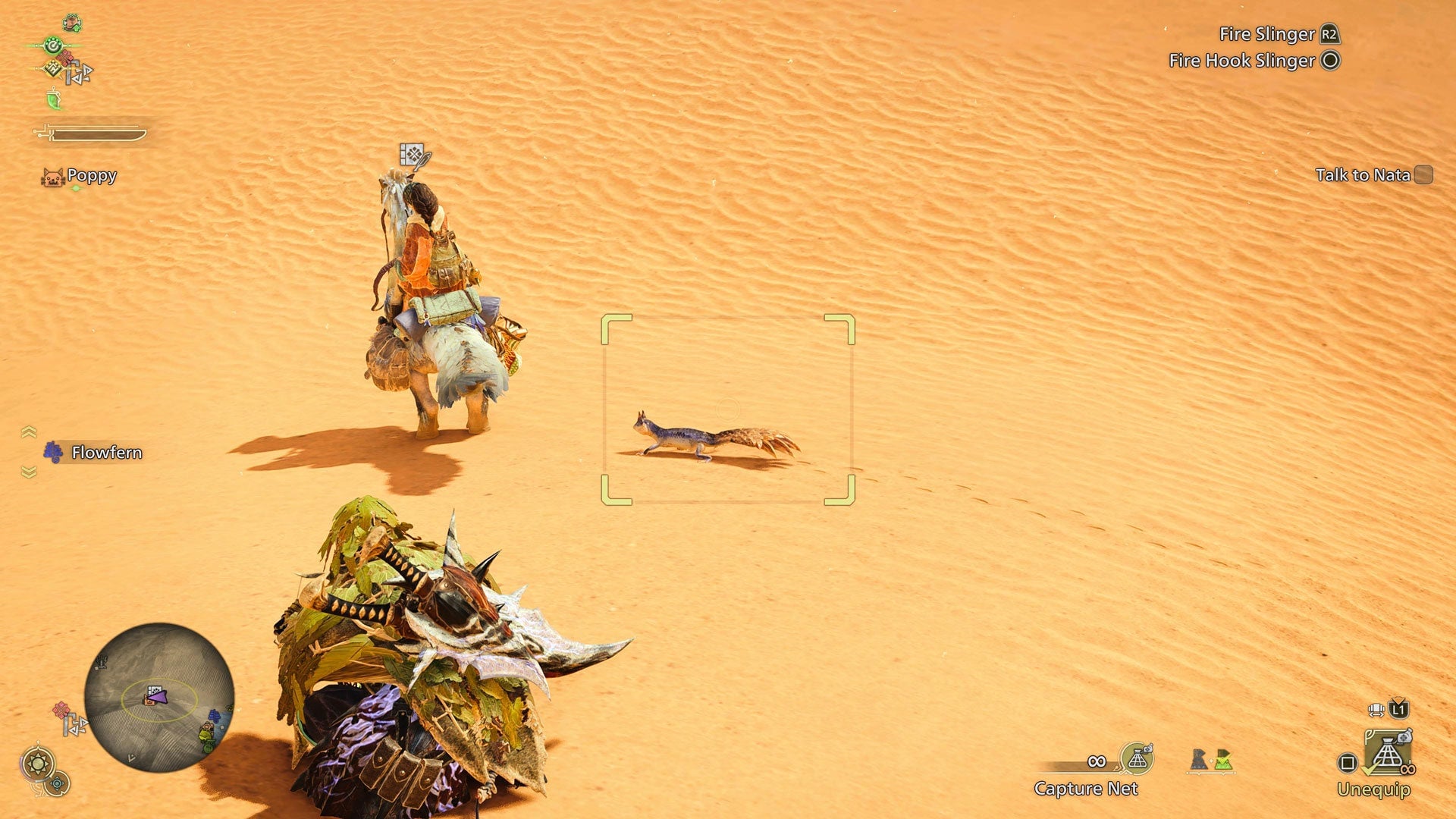Click the Unequip label

click(x=1375, y=789)
